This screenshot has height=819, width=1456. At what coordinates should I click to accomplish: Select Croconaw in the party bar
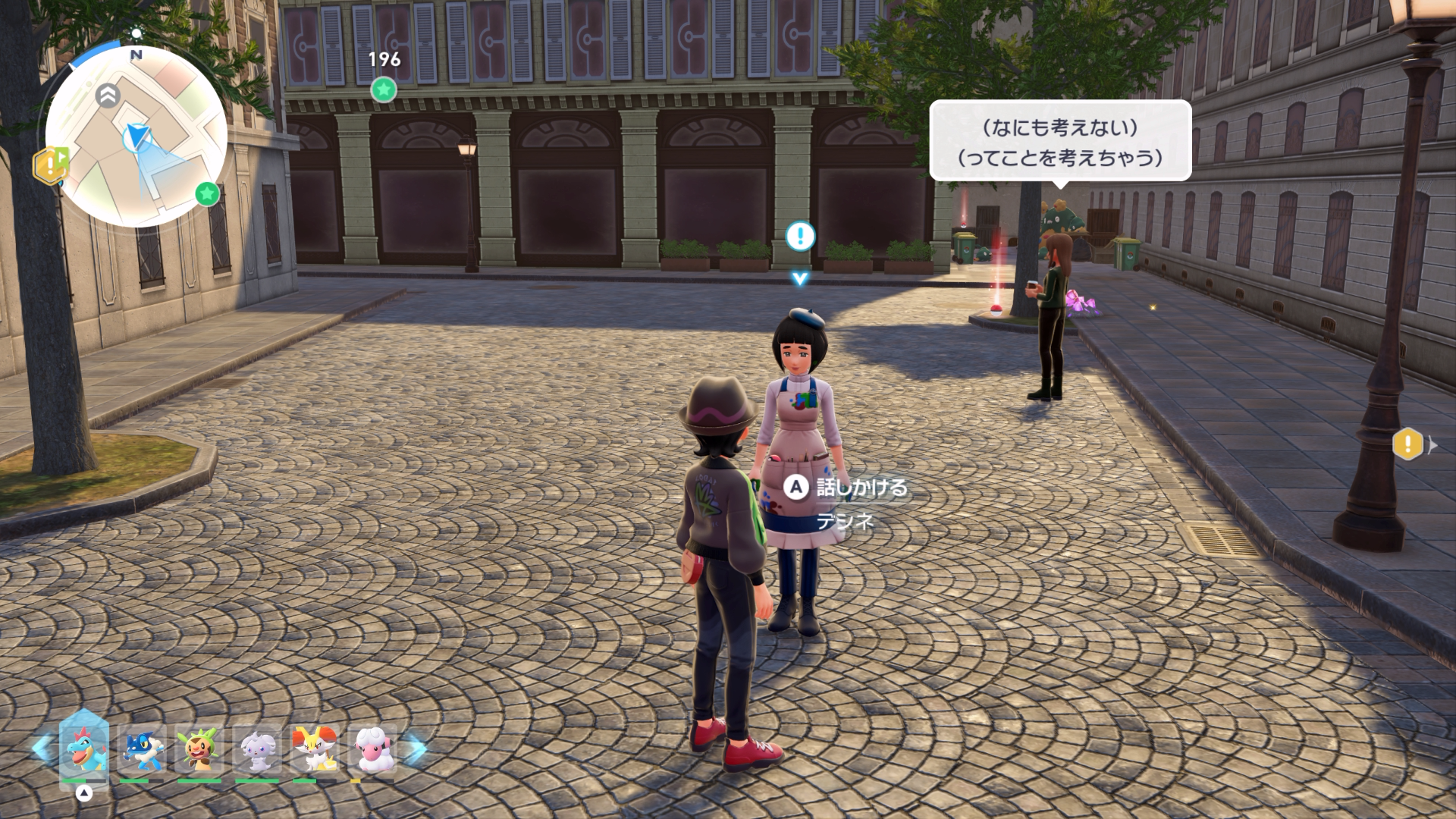tap(84, 748)
